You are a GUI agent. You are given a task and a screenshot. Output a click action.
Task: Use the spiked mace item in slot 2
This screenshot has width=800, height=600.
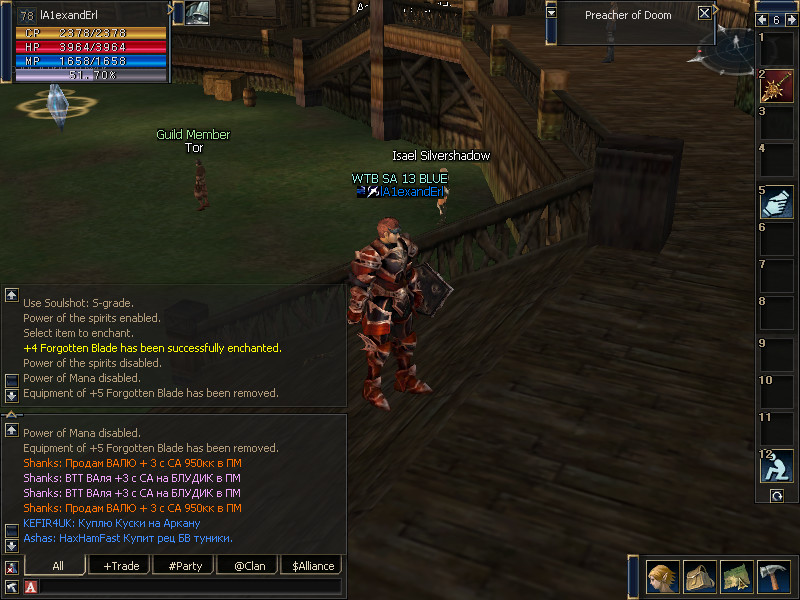777,88
